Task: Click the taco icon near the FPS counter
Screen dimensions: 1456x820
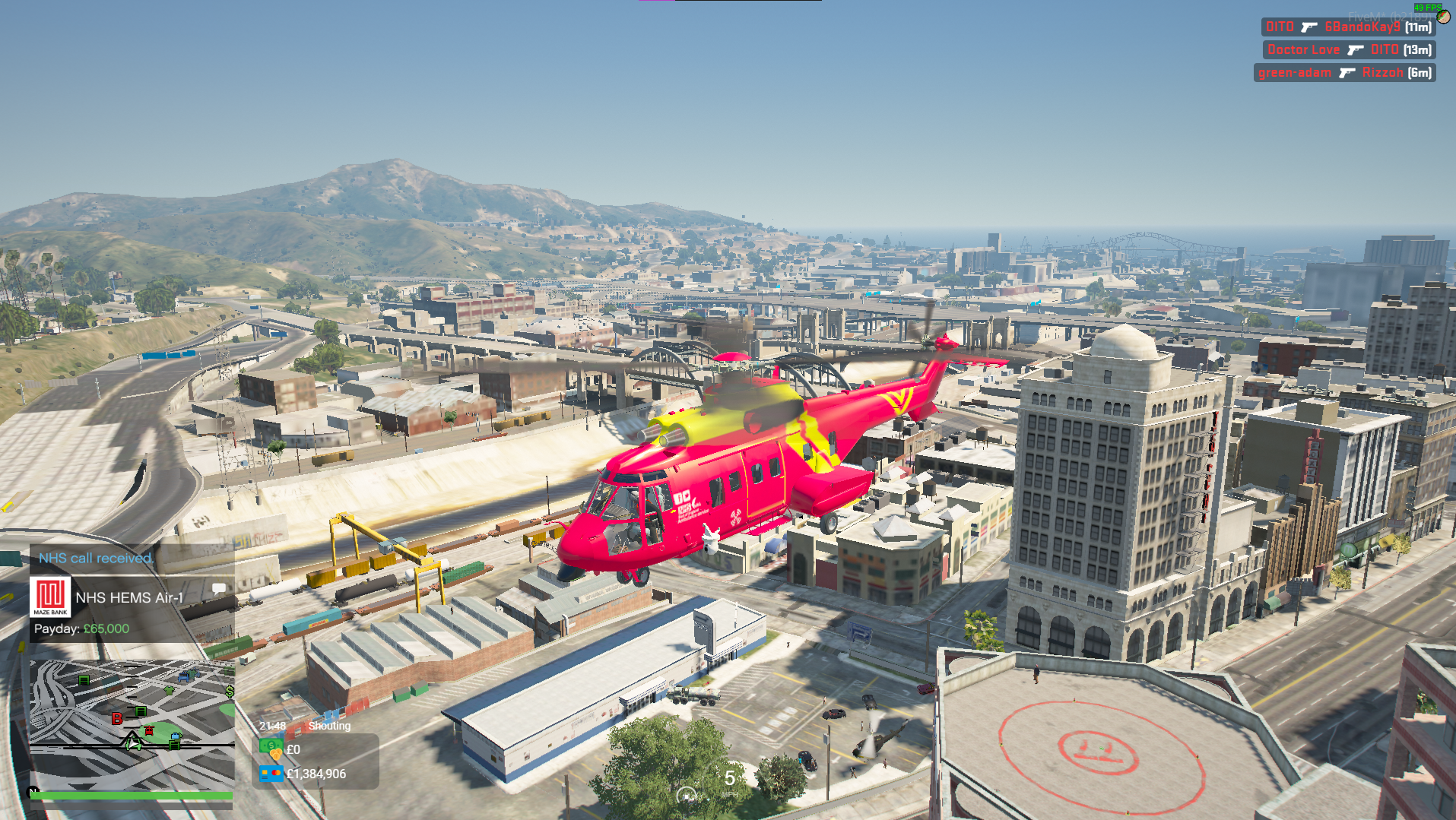Action: [x=1443, y=17]
